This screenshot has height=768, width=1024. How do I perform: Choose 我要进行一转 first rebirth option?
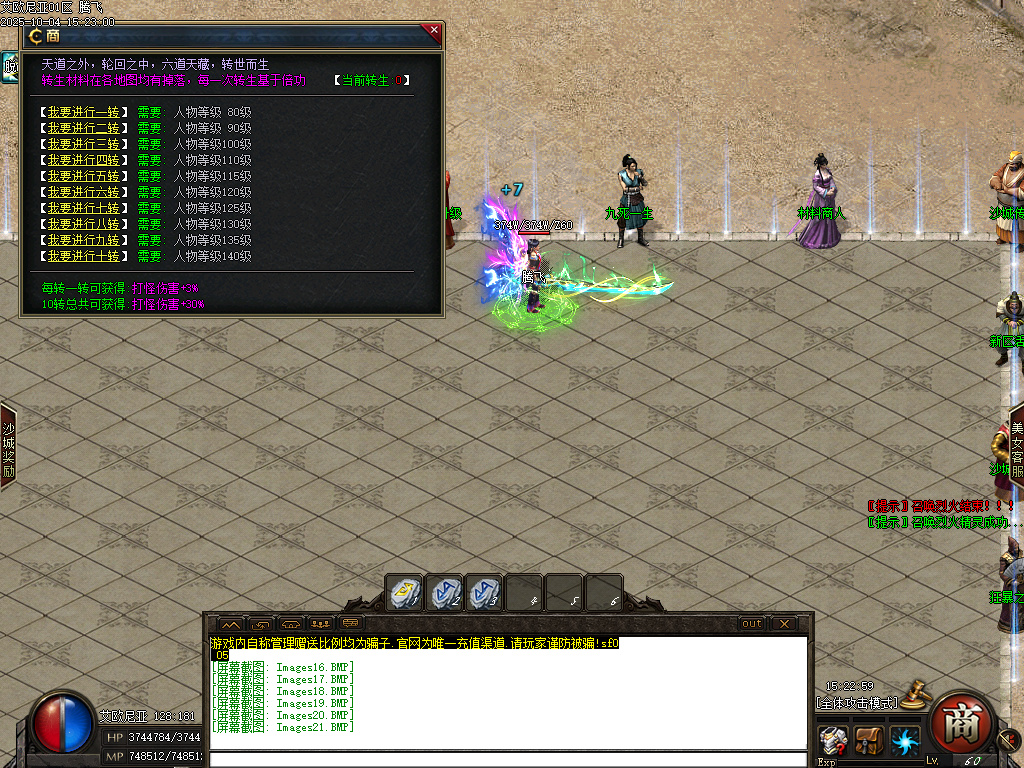click(x=83, y=111)
